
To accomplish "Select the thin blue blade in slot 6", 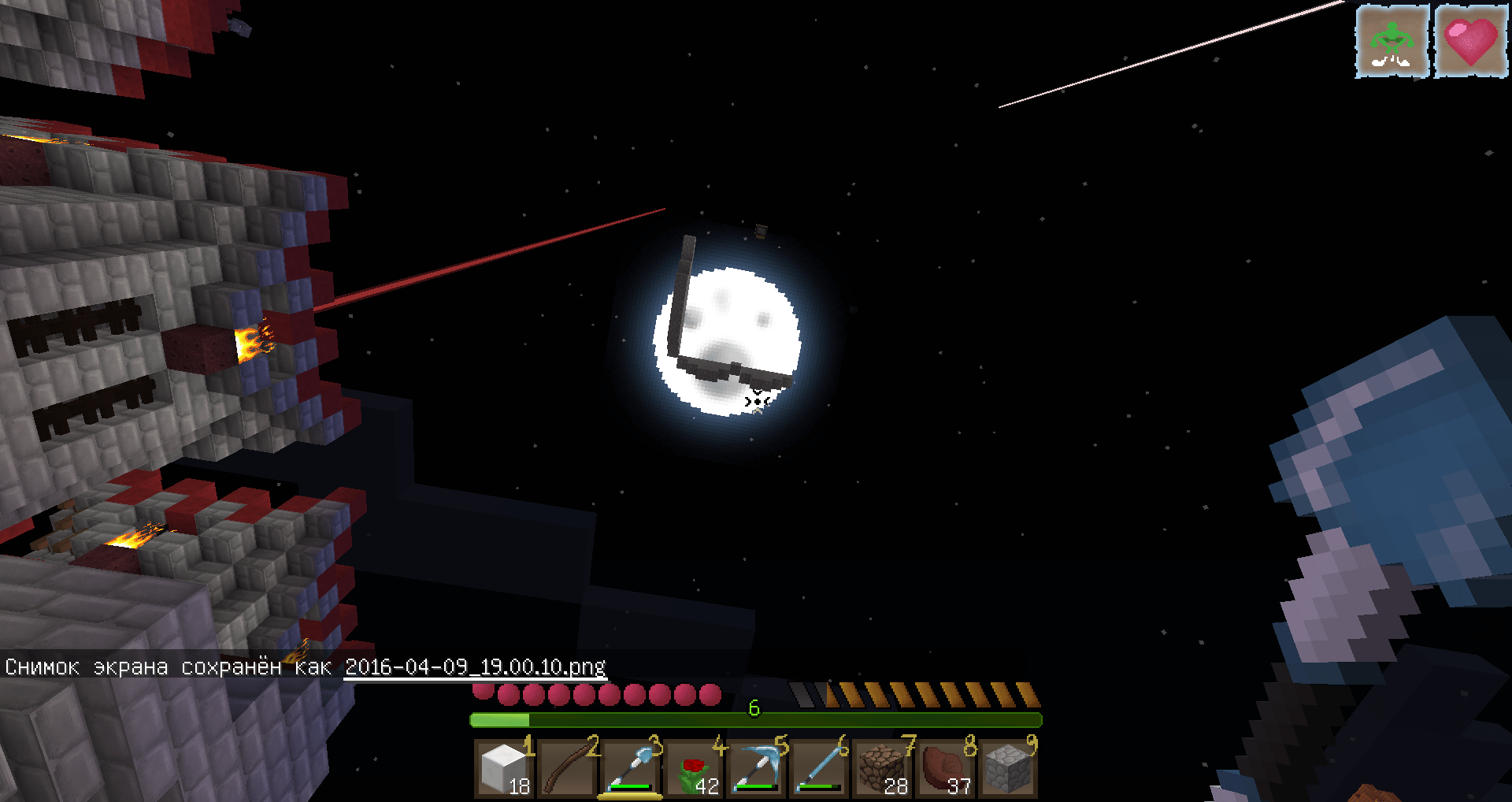I will pos(819,769).
